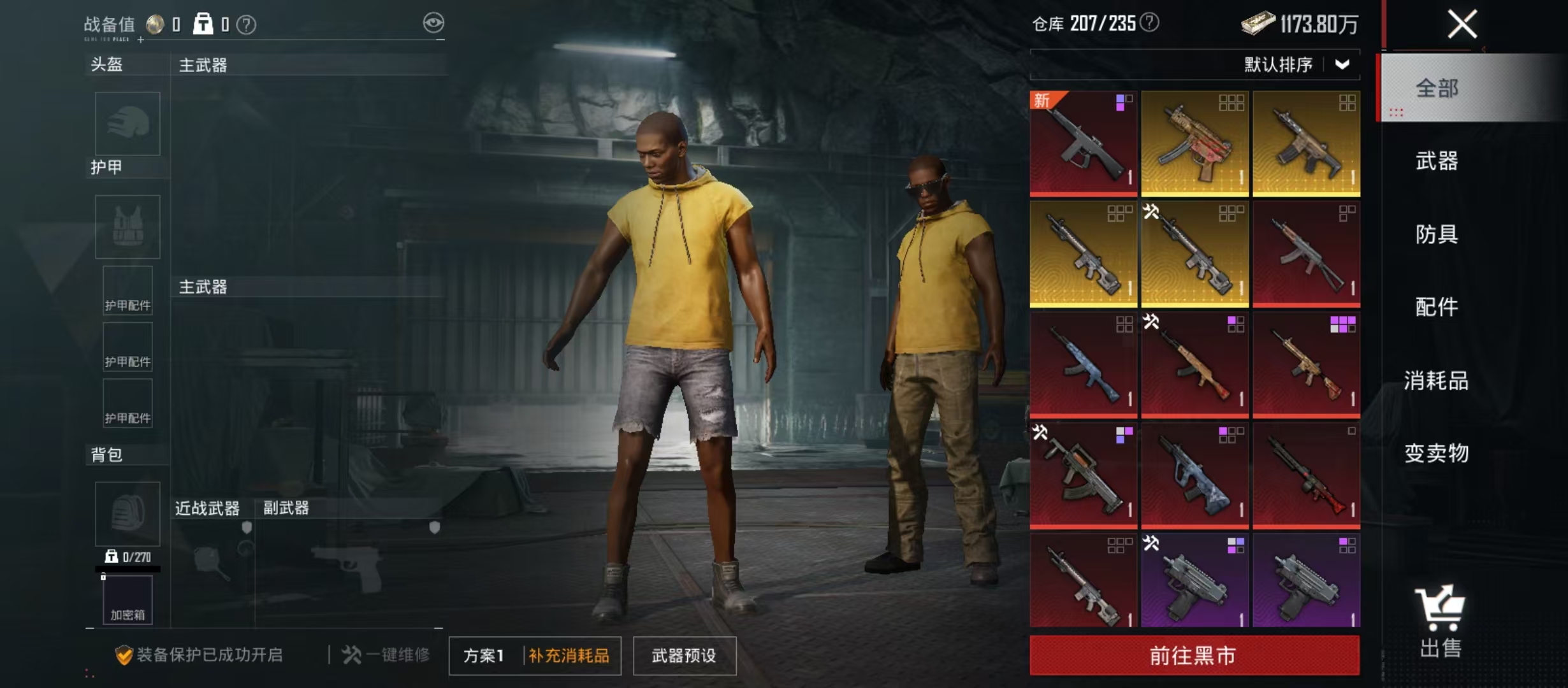
Task: Toggle the eye visibility icon
Action: click(433, 24)
